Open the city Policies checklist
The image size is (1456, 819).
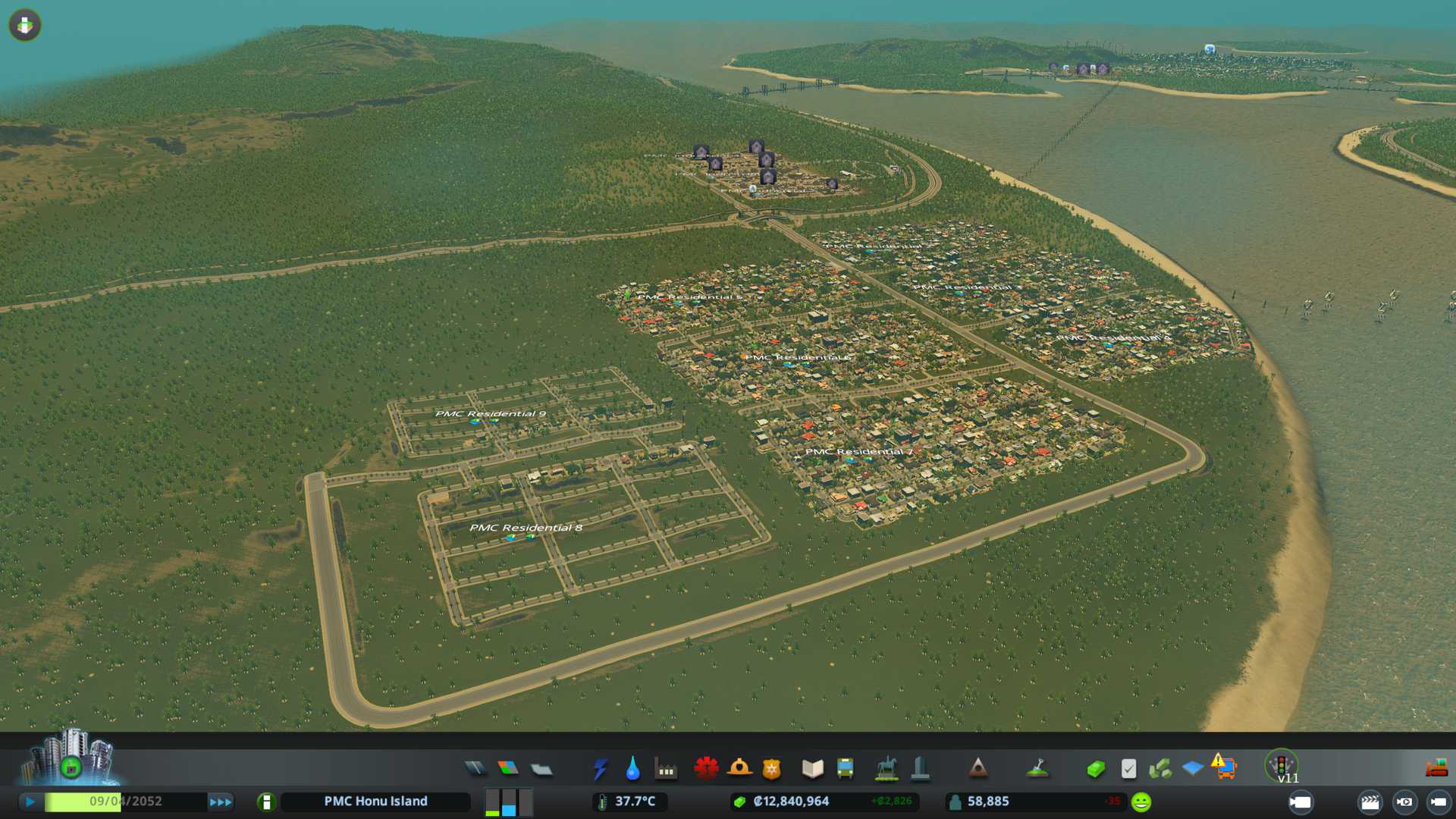click(1128, 769)
